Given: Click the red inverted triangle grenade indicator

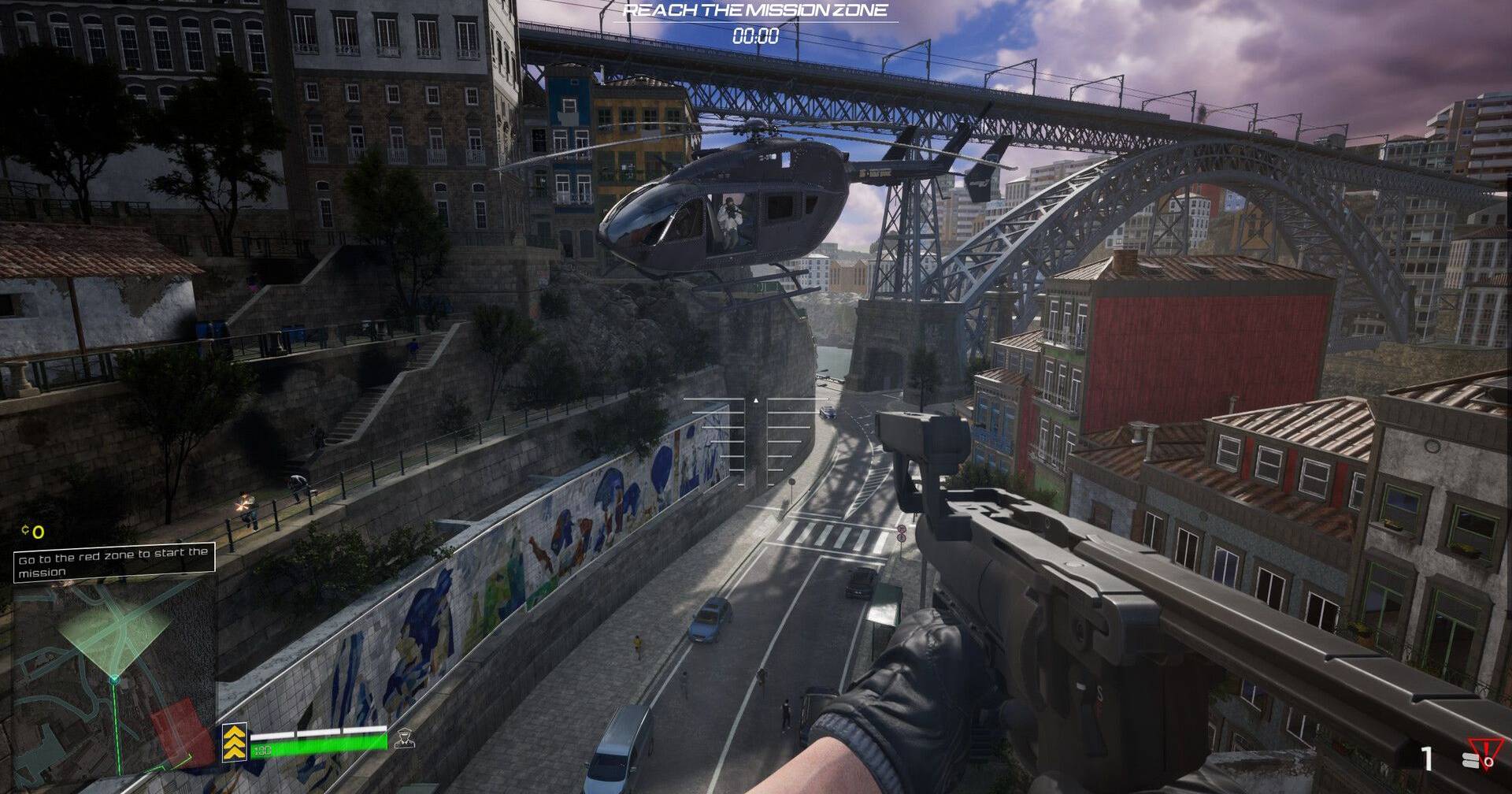Looking at the screenshot, I should click(x=1486, y=748).
